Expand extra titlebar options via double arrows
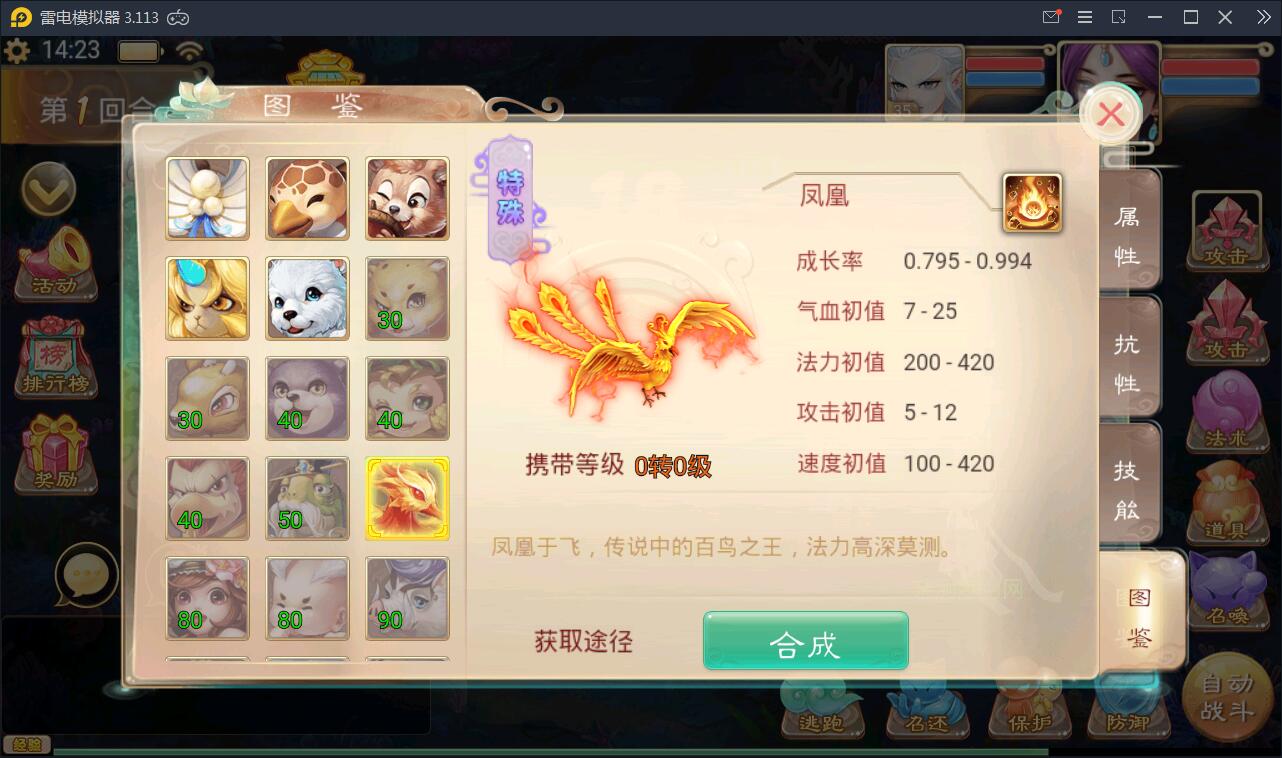This screenshot has height=758, width=1282. coord(1262,16)
